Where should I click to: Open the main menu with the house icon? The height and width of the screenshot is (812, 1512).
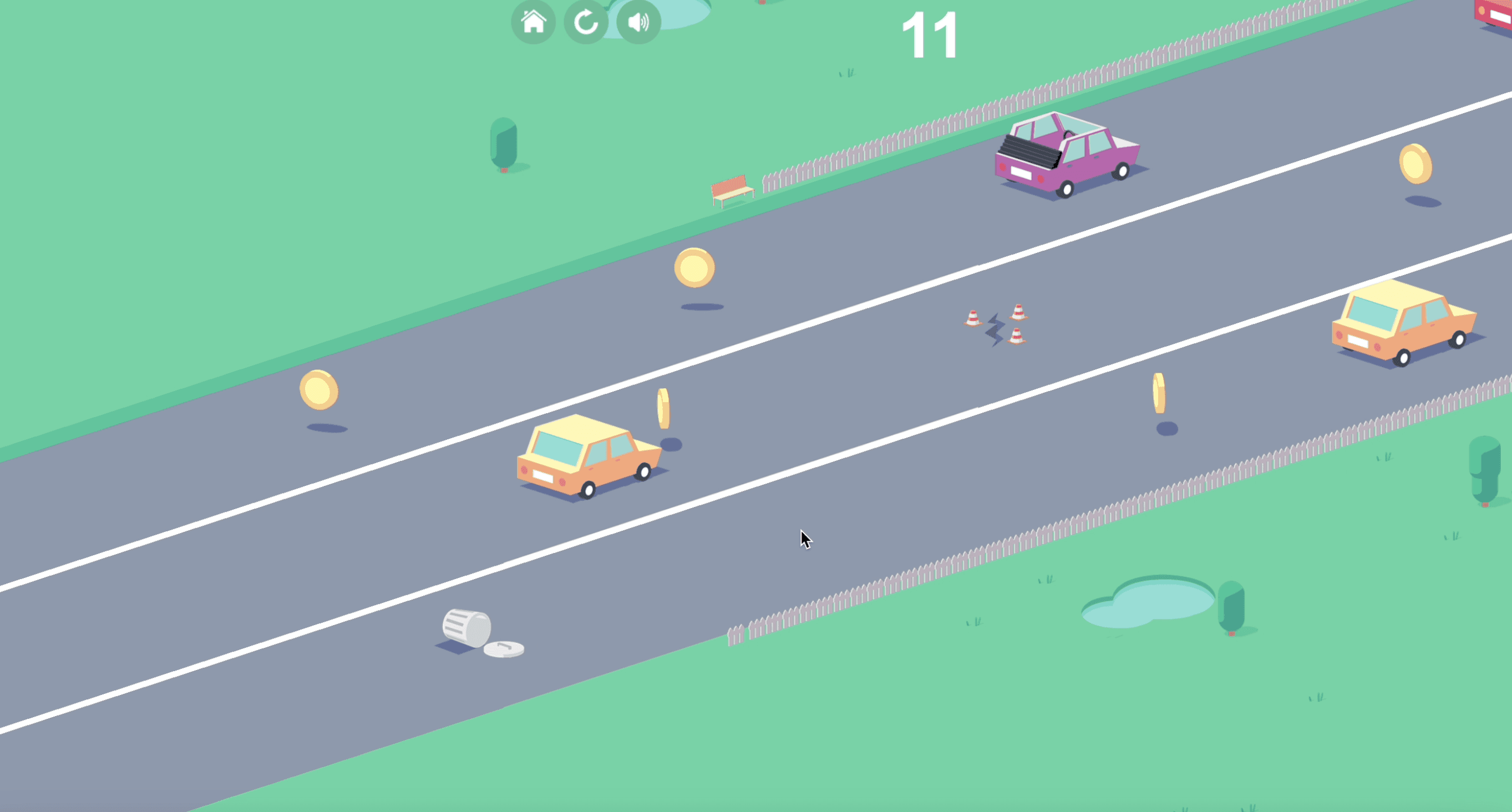533,23
